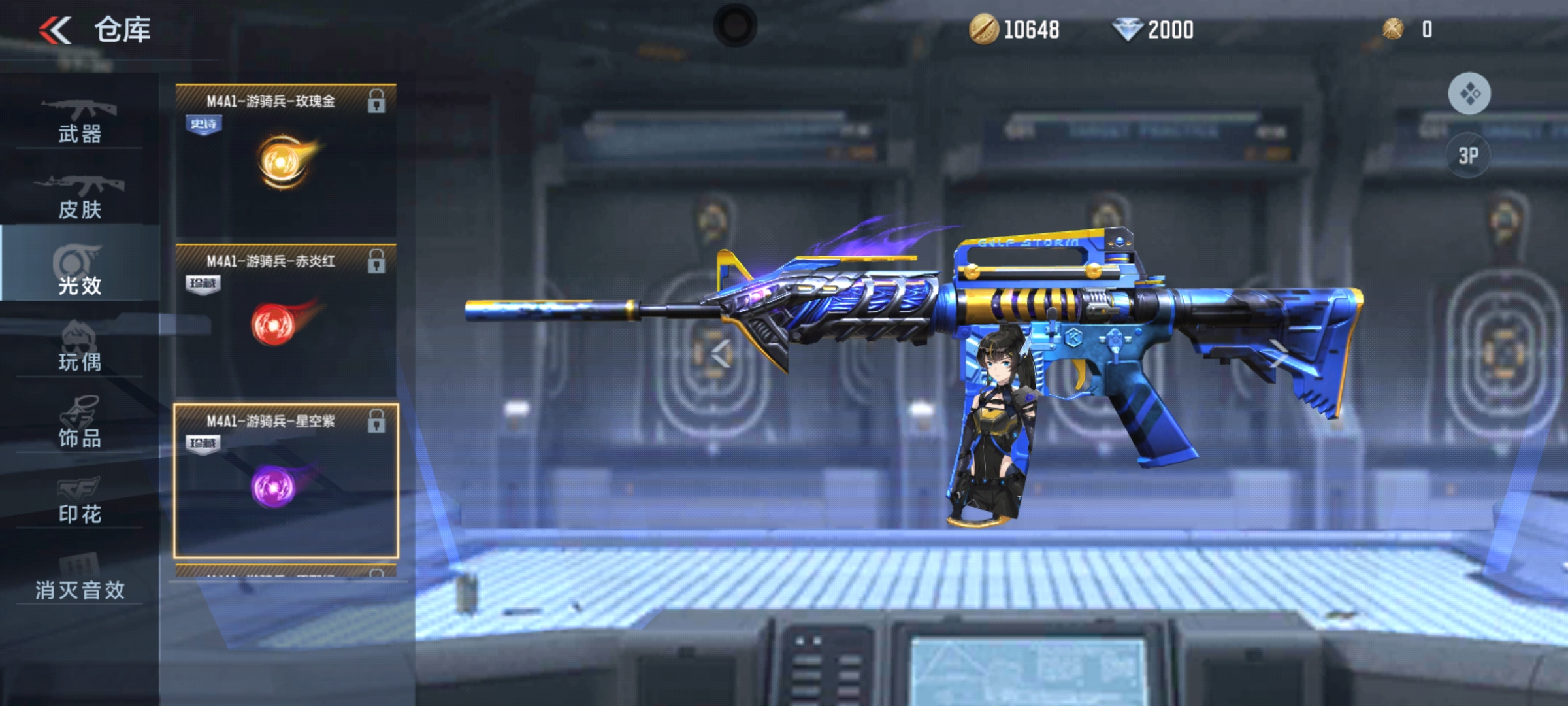Select the M4A1-游骑兵-星空紫 purple effect card
This screenshot has width=1568, height=706.
[286, 481]
